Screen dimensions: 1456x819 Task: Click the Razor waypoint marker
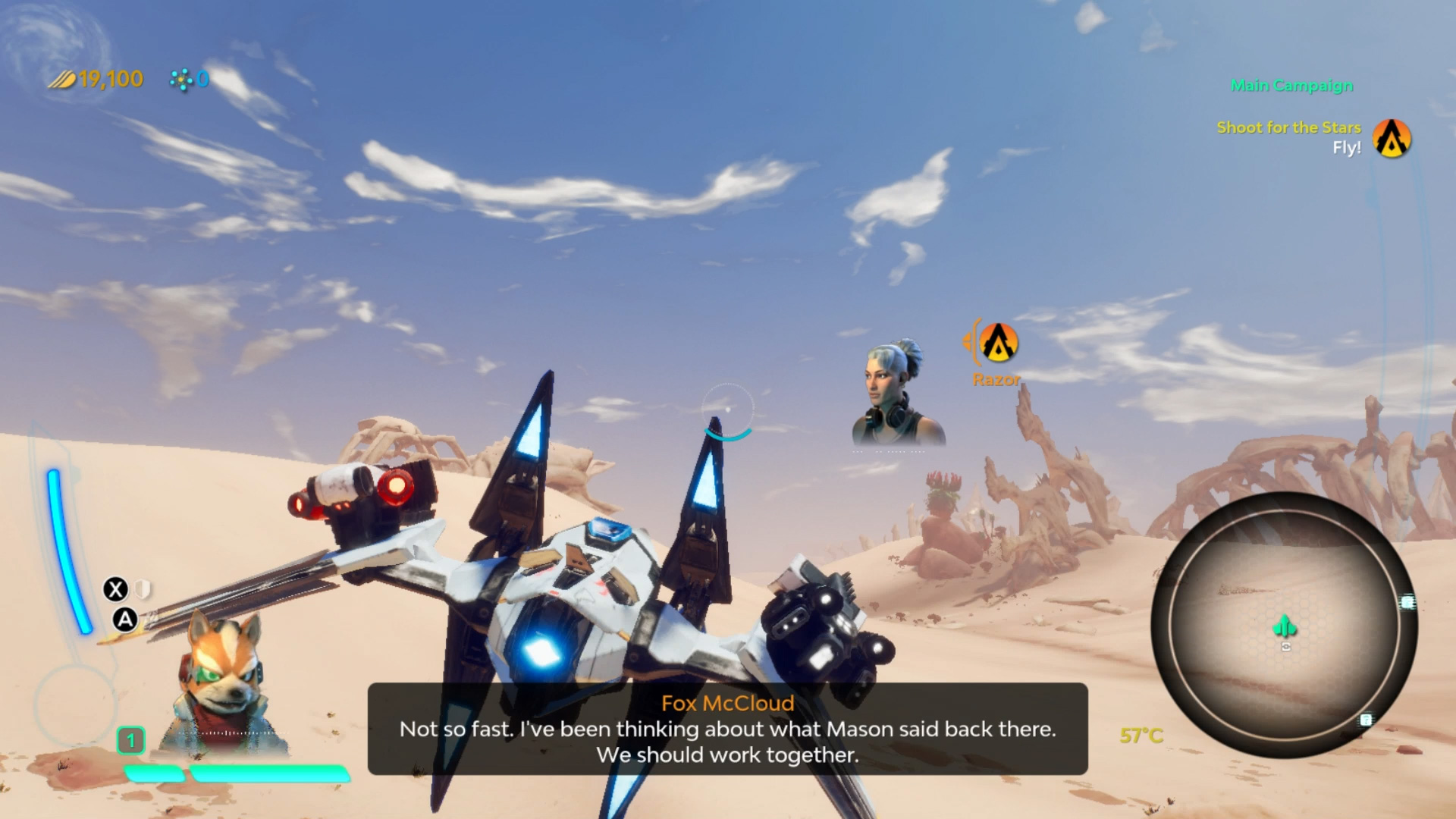998,343
